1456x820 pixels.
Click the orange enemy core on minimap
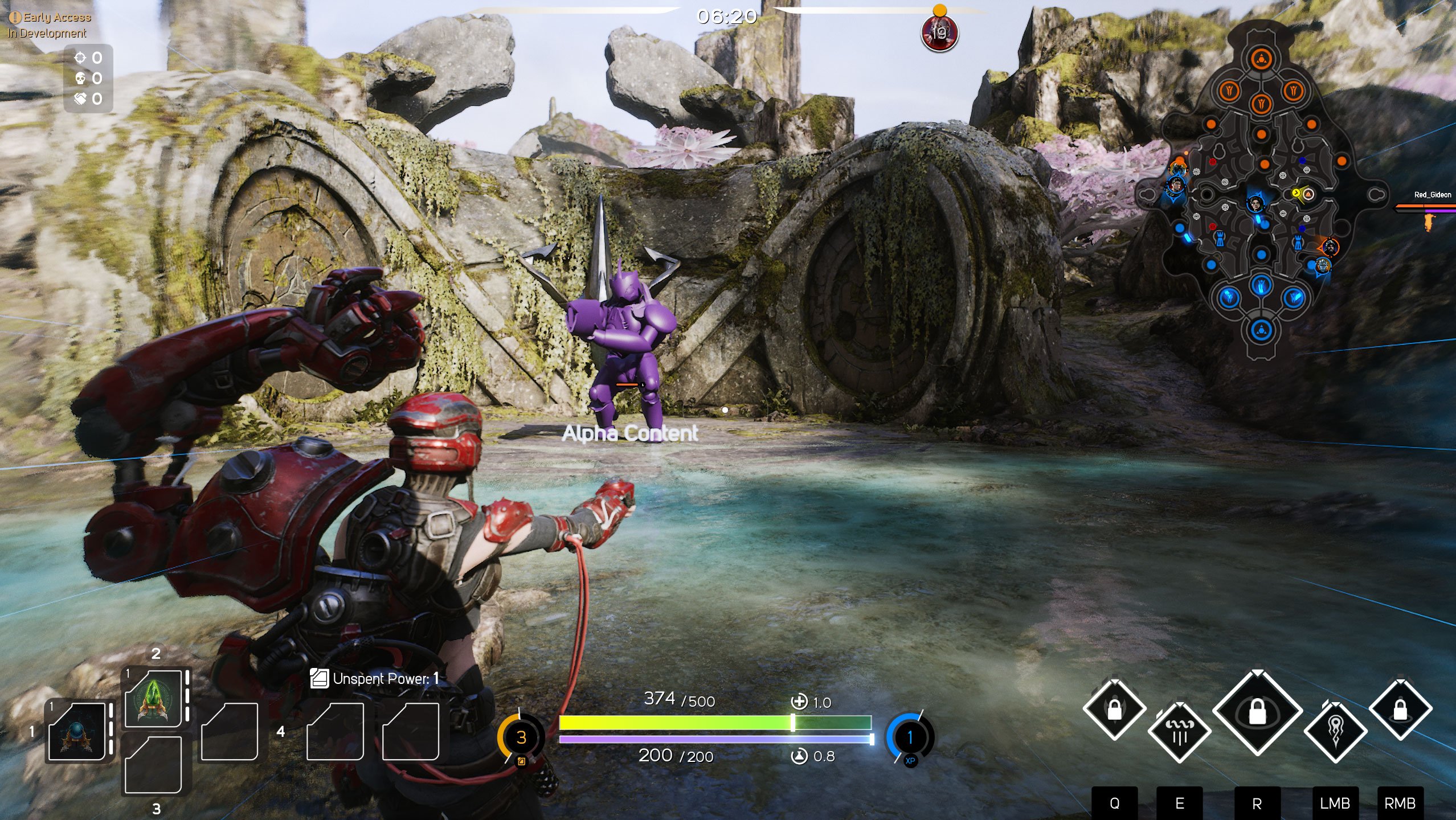1262,59
